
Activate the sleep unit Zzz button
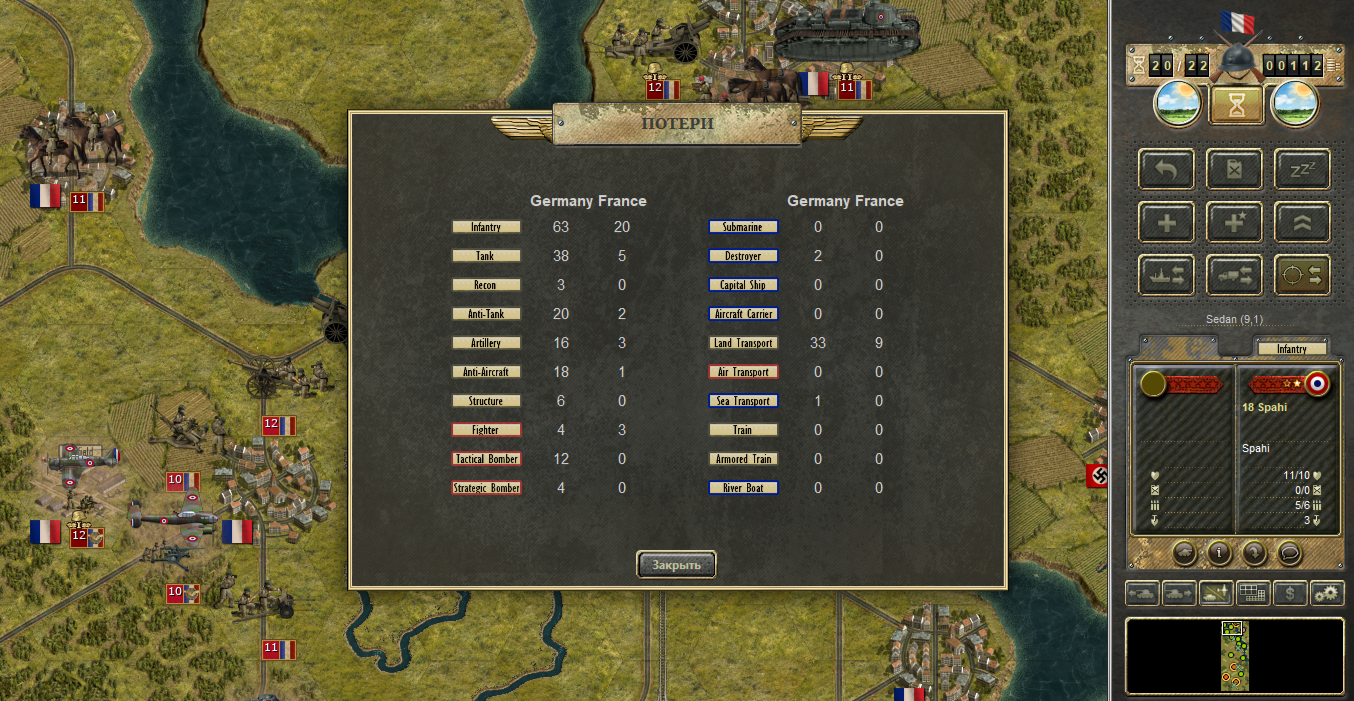point(1301,170)
